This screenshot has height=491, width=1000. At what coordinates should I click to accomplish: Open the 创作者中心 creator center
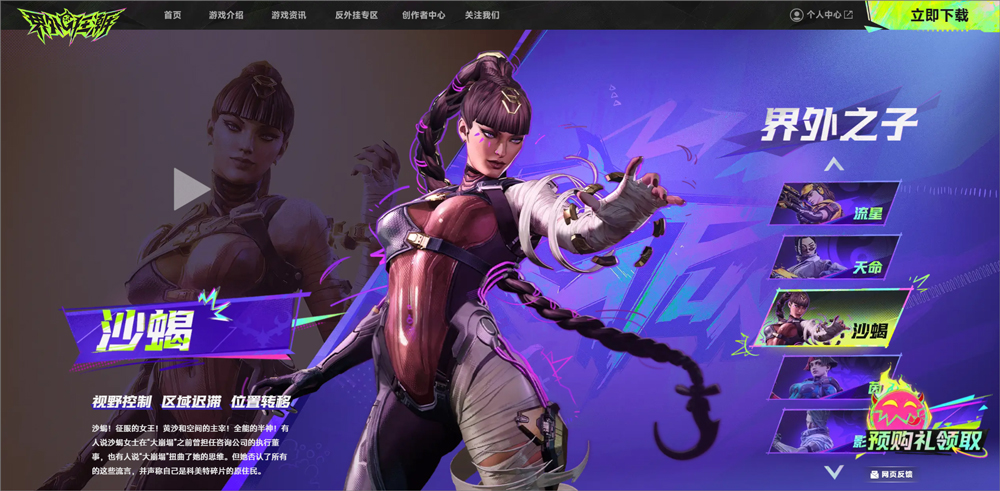coord(423,16)
